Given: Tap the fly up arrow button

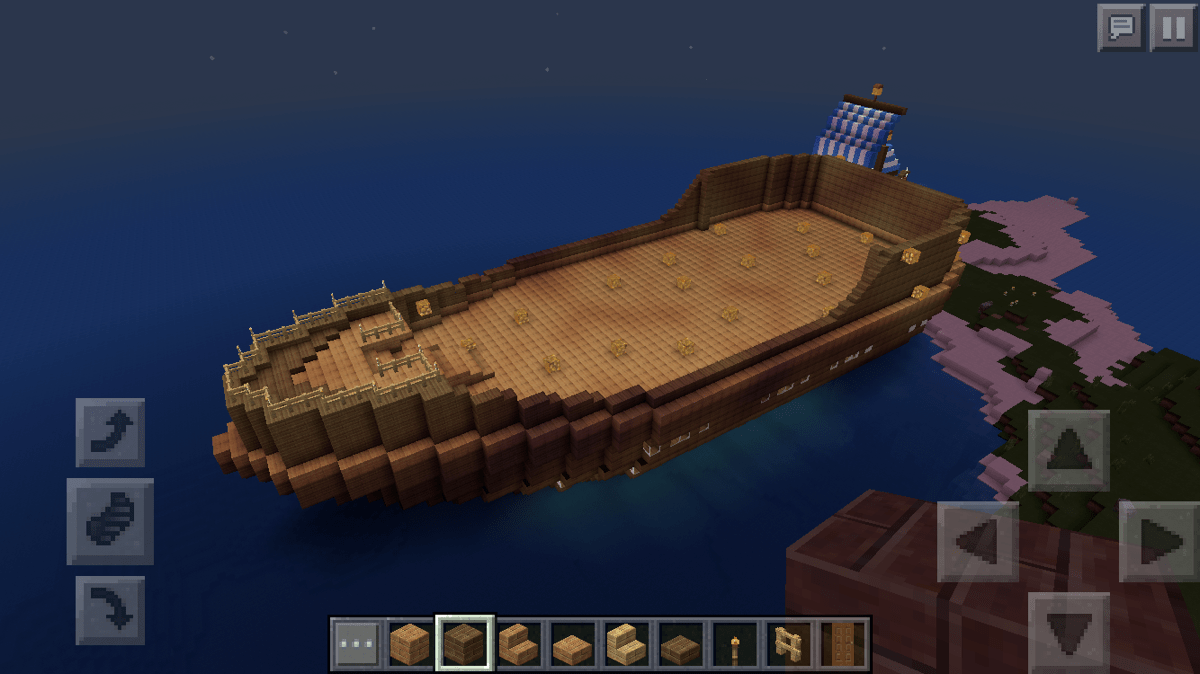Looking at the screenshot, I should point(110,432).
